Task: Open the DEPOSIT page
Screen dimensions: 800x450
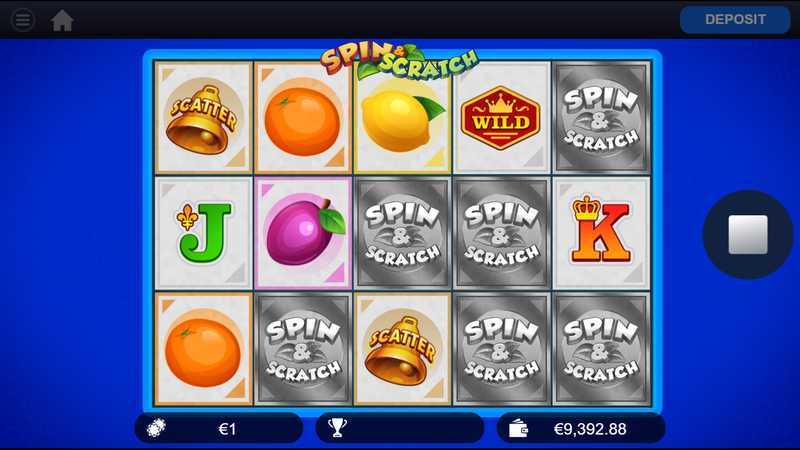Action: 735,20
